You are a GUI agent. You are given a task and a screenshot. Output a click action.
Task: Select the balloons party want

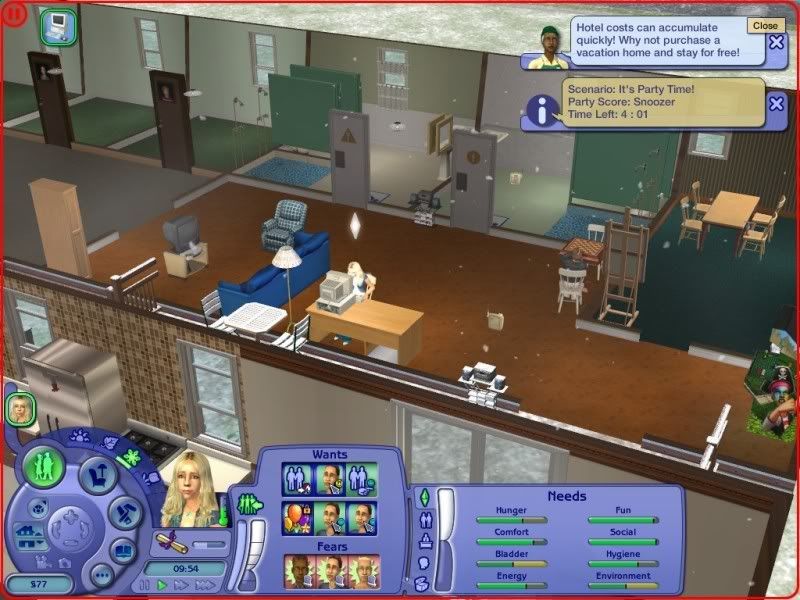pos(297,518)
